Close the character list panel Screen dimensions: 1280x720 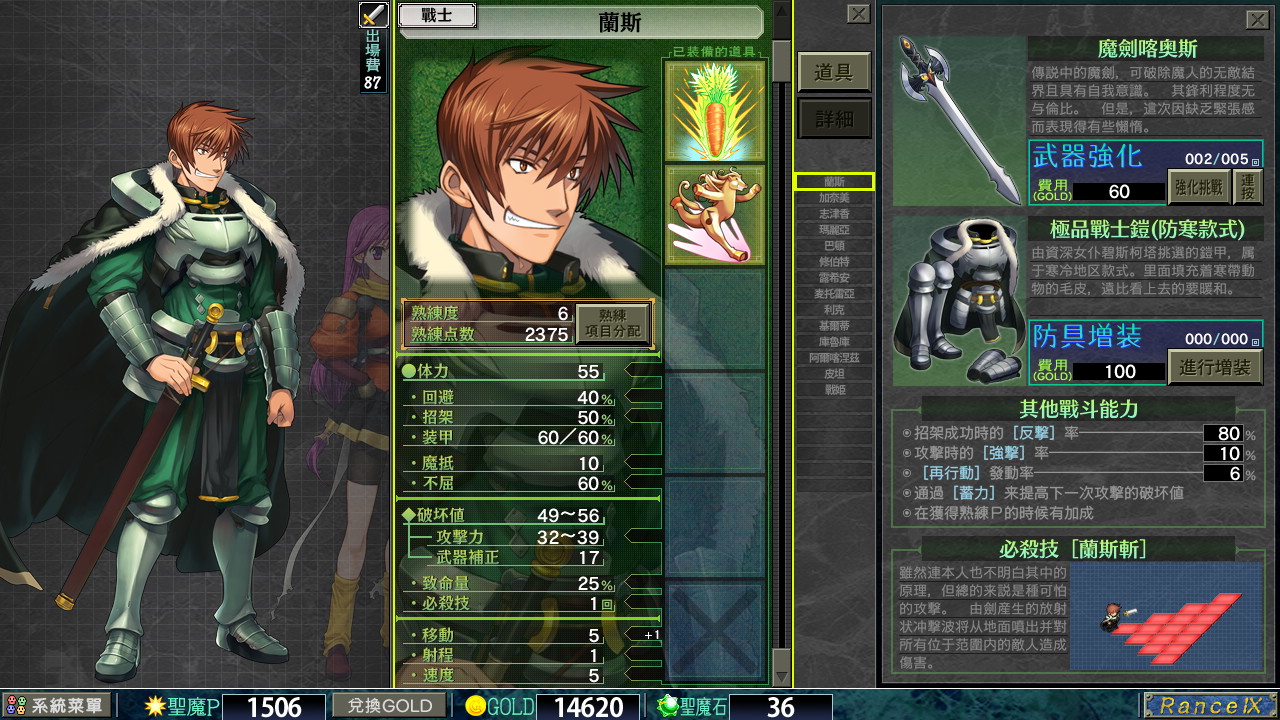coord(858,13)
